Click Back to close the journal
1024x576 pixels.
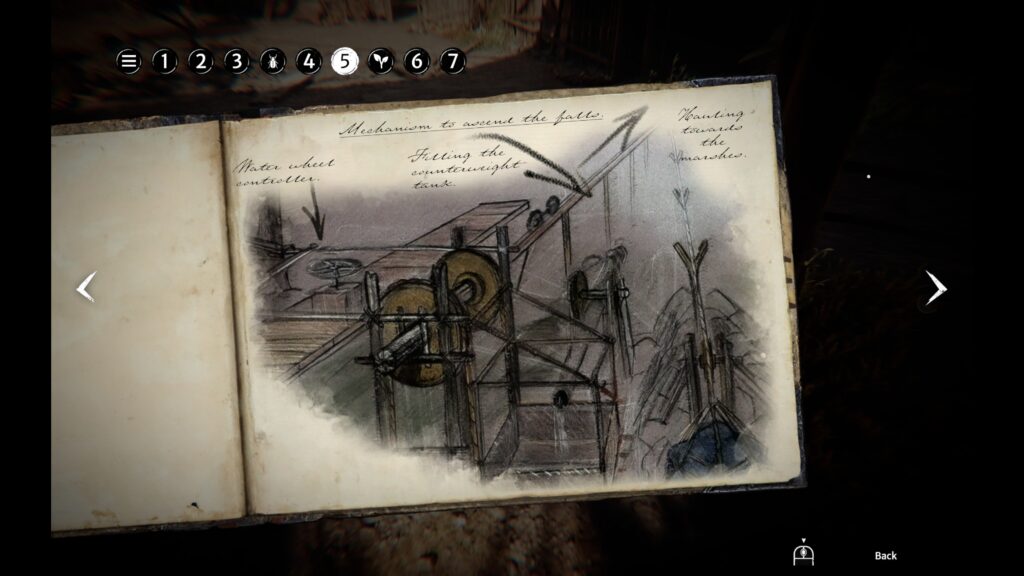click(x=885, y=556)
